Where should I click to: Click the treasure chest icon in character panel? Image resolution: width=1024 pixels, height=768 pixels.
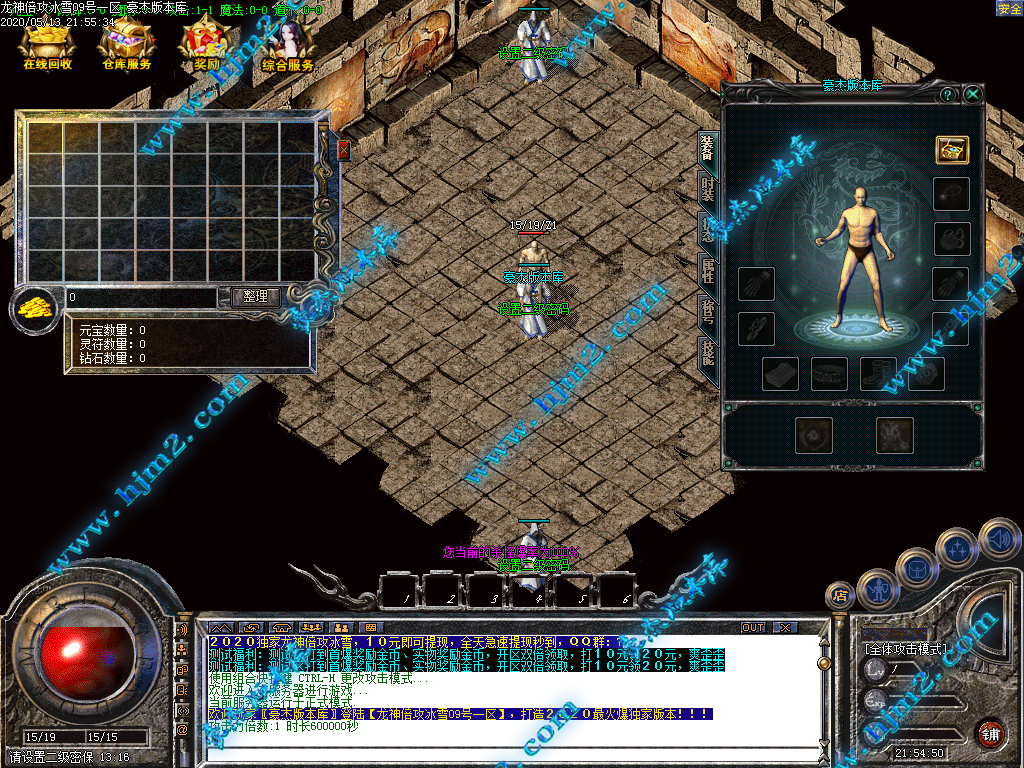tap(952, 150)
